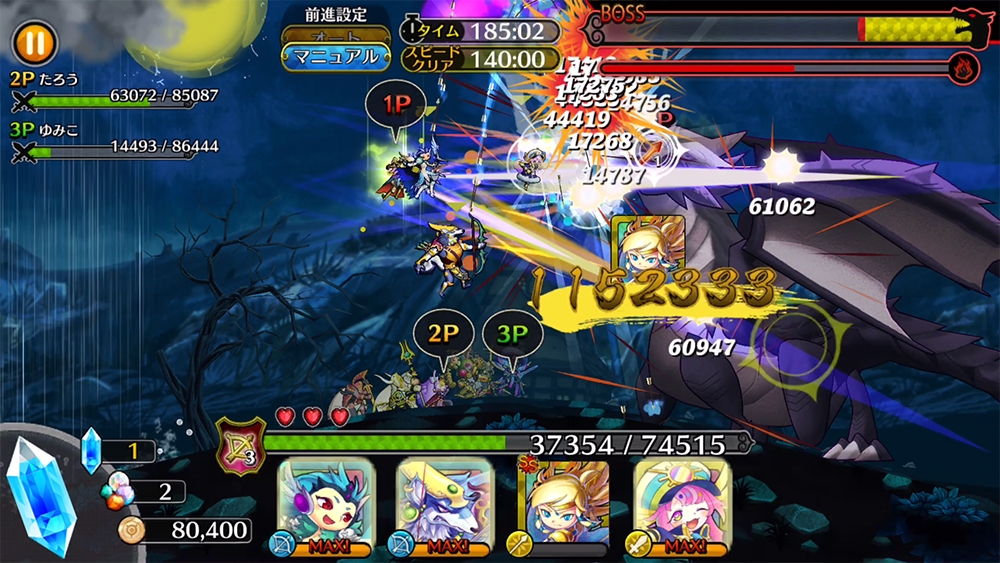Switch advance setting to オート
Image resolution: width=1000 pixels, height=563 pixels.
335,35
